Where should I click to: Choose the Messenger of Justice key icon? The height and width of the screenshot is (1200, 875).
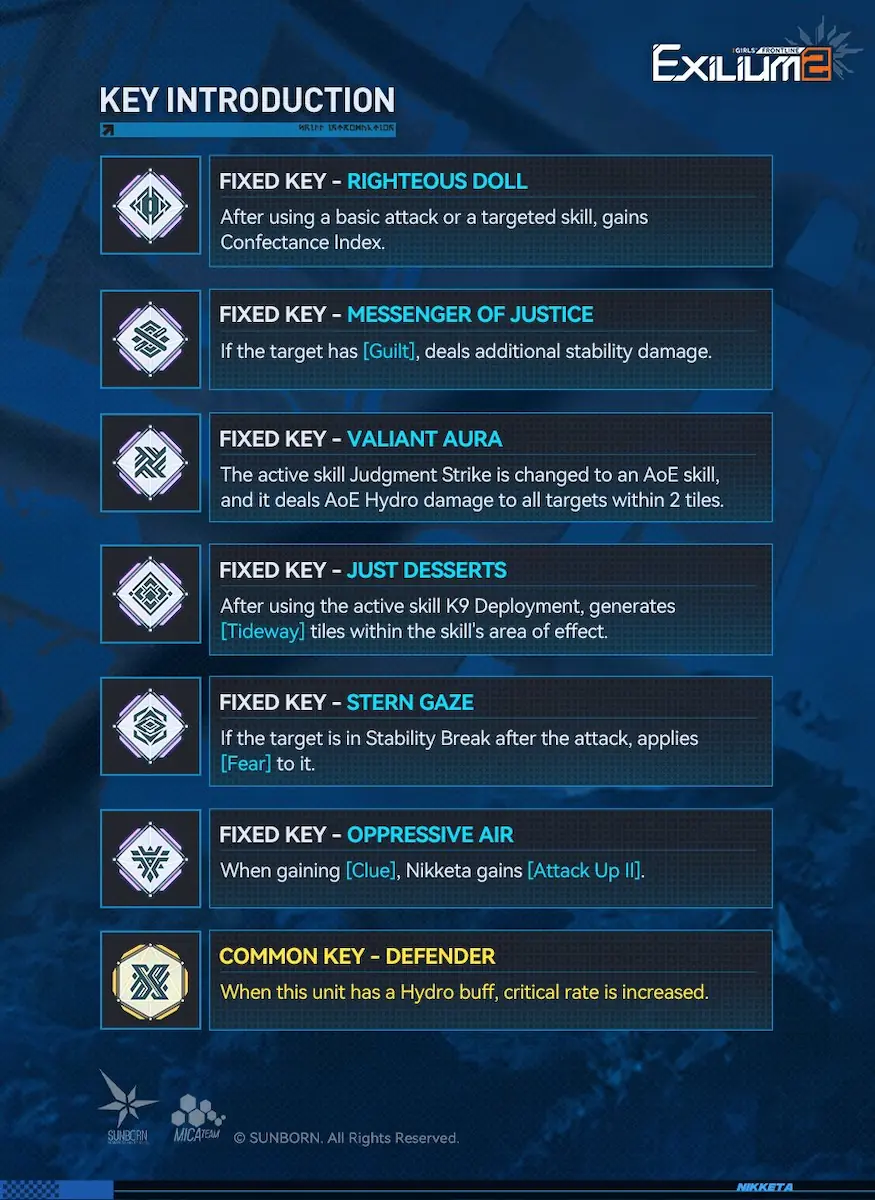pos(150,339)
